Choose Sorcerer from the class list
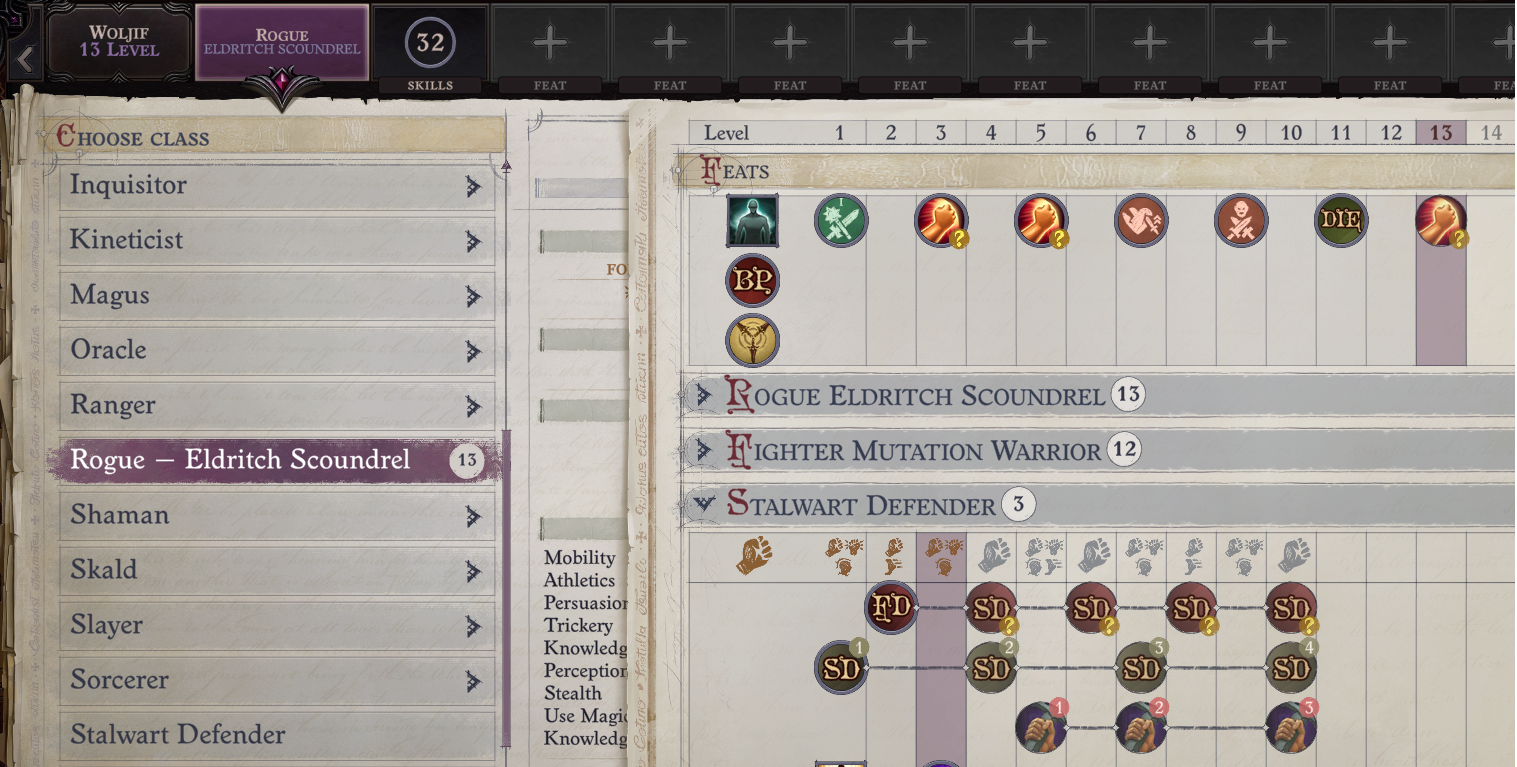 click(x=277, y=680)
